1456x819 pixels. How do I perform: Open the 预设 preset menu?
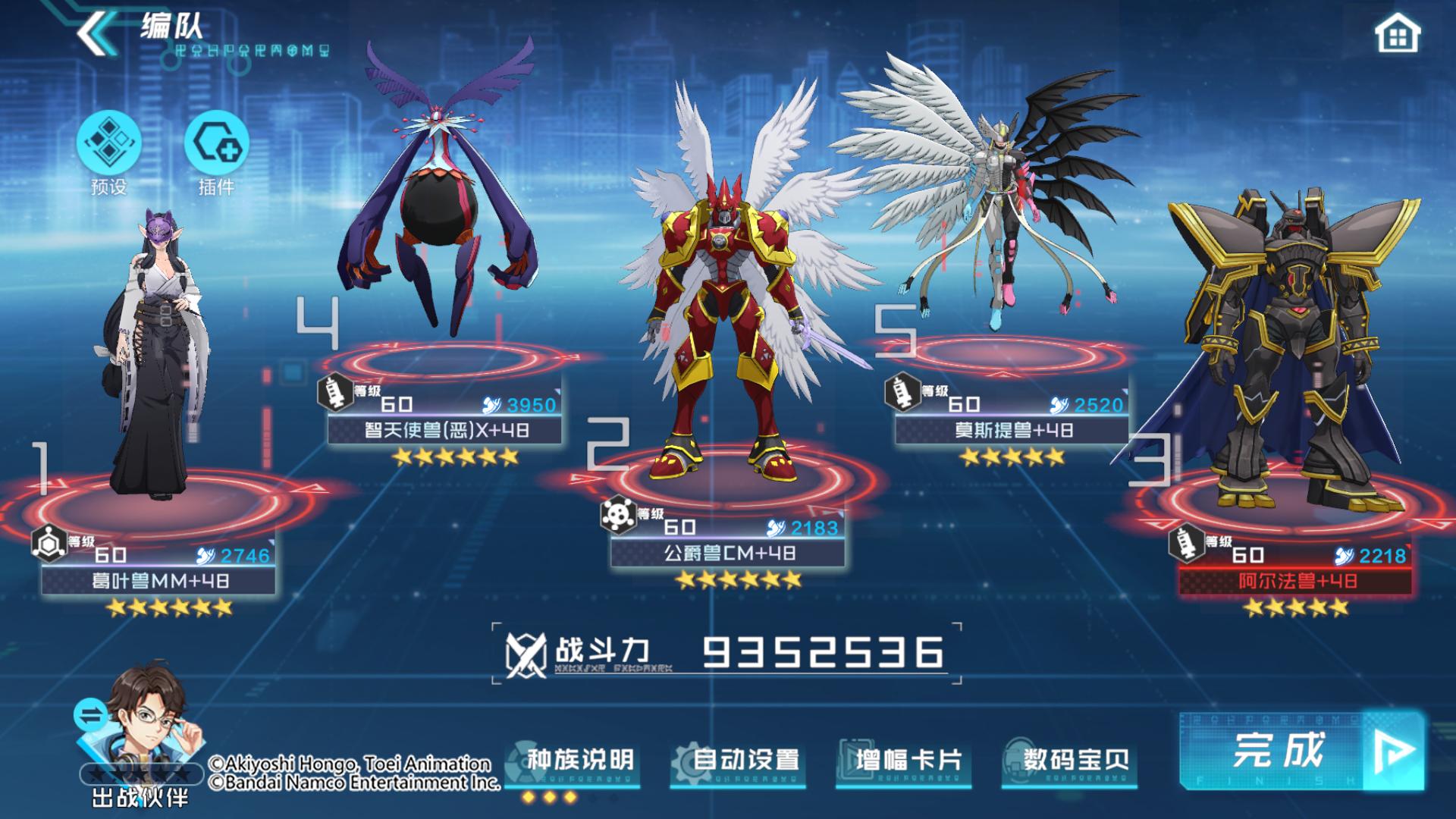click(108, 144)
